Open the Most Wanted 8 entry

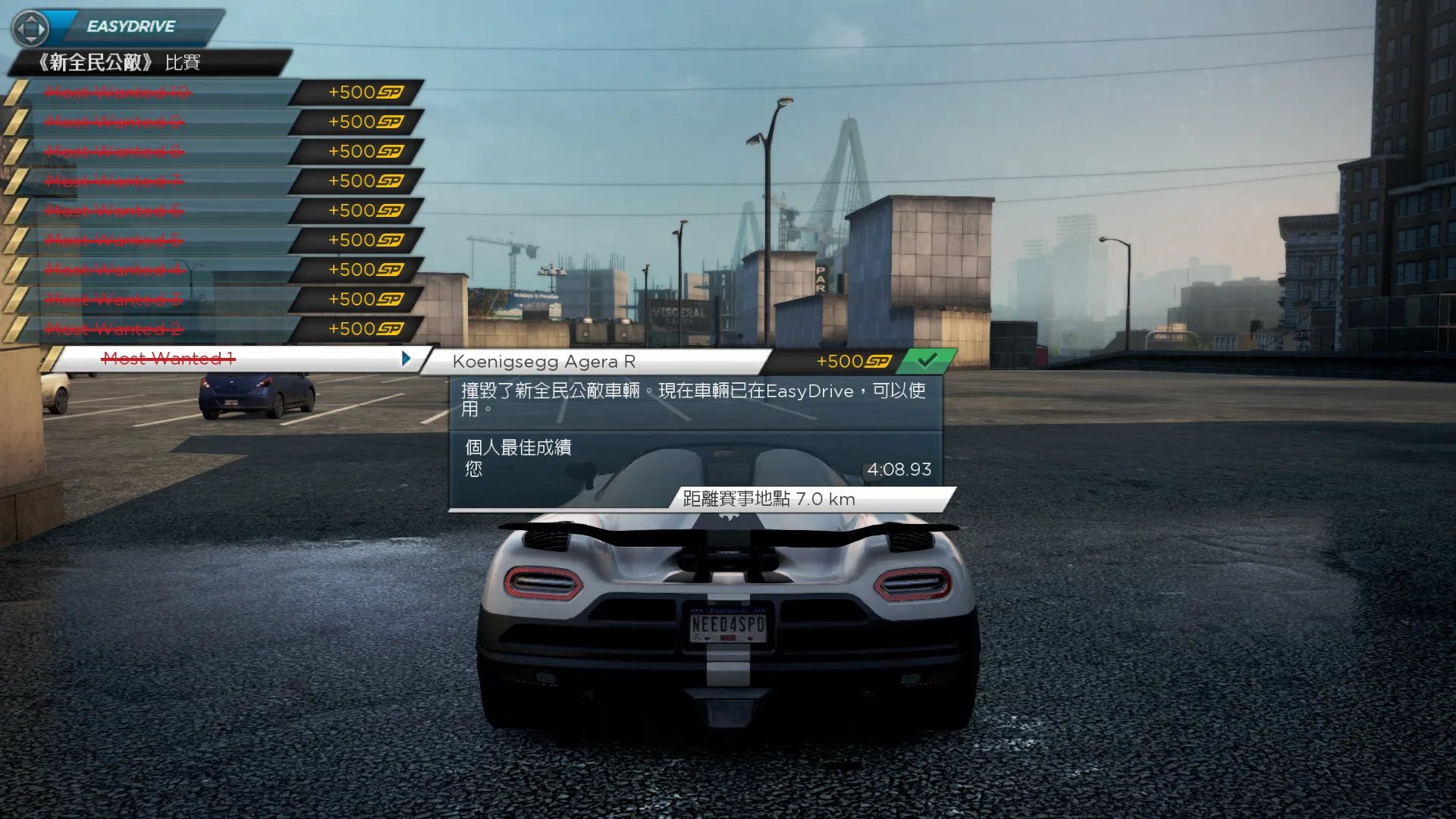pos(114,152)
